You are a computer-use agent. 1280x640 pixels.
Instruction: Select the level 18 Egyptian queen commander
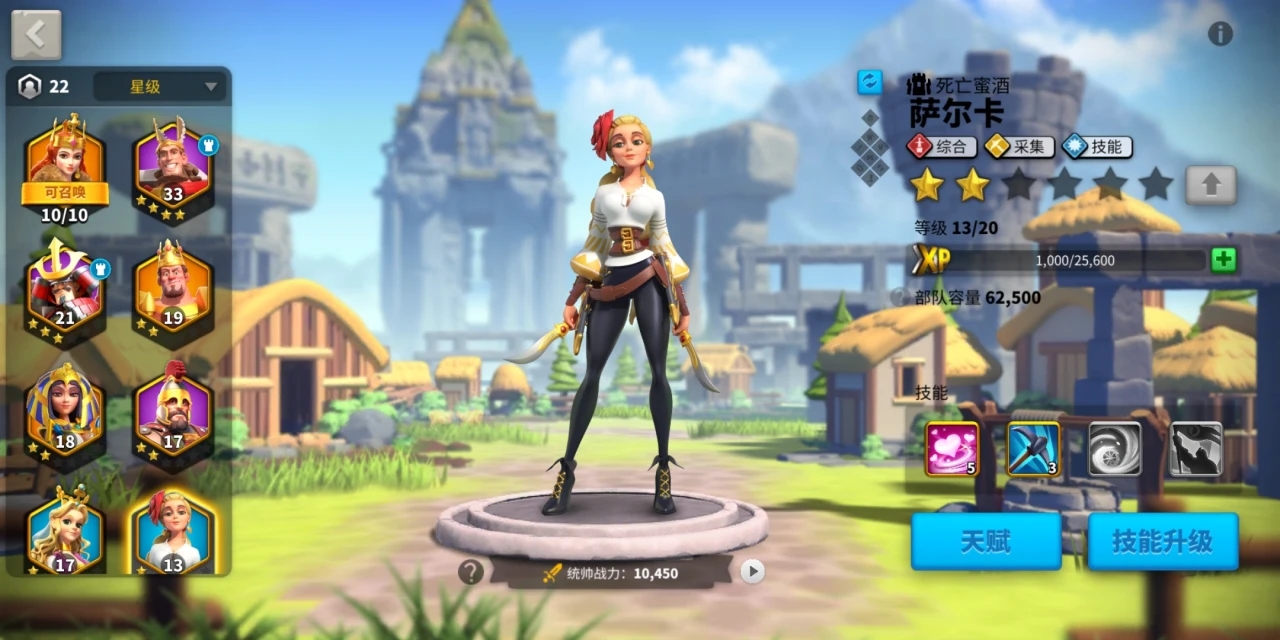(65, 413)
